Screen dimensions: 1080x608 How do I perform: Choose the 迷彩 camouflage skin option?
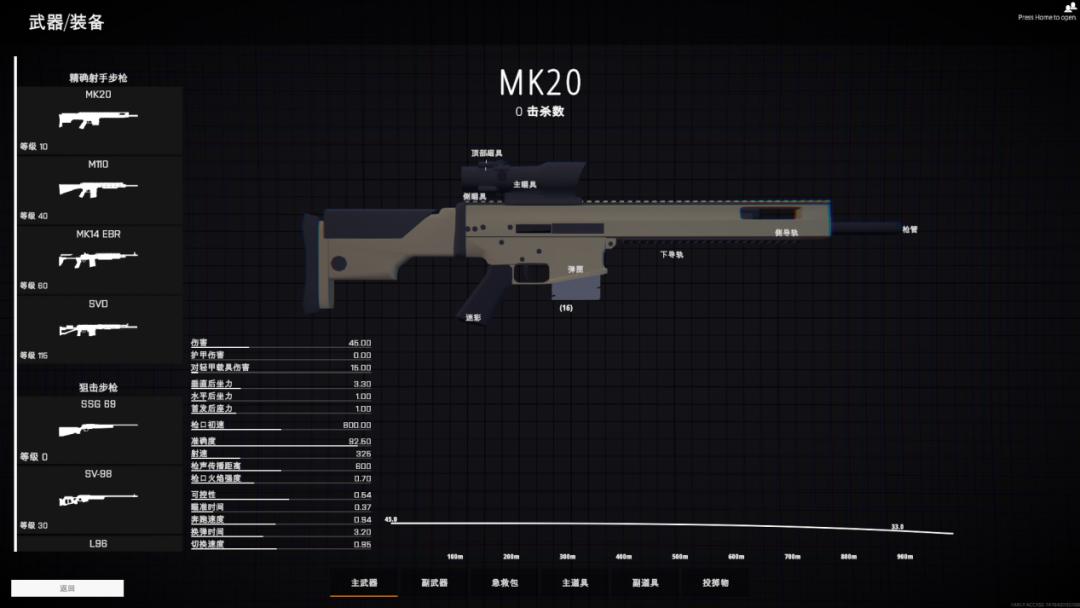pos(473,317)
